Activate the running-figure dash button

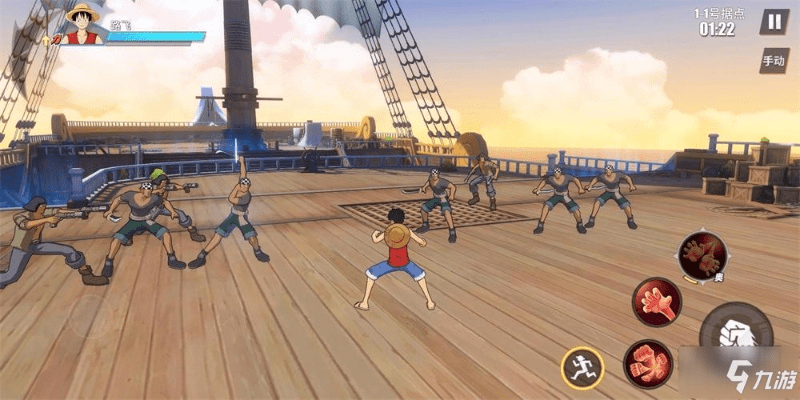[581, 367]
